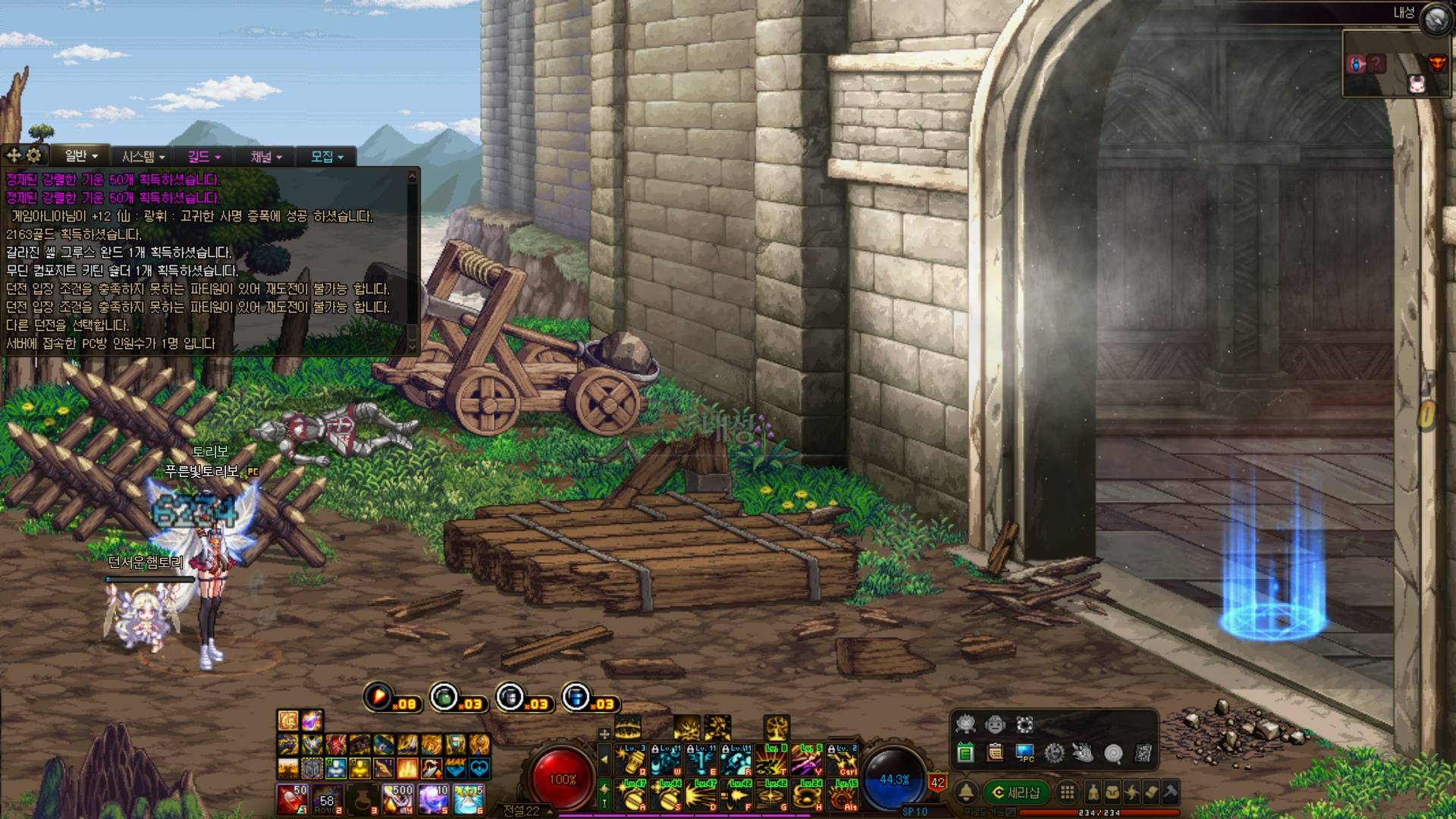
Task: Switch to the 일반 chat tab
Action: [x=81, y=156]
